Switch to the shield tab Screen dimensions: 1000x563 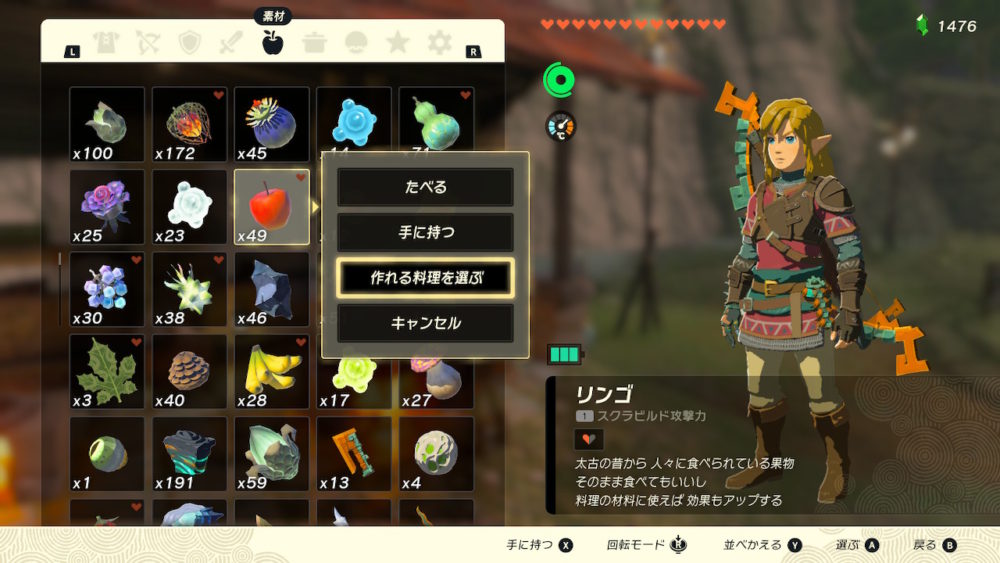coord(190,43)
